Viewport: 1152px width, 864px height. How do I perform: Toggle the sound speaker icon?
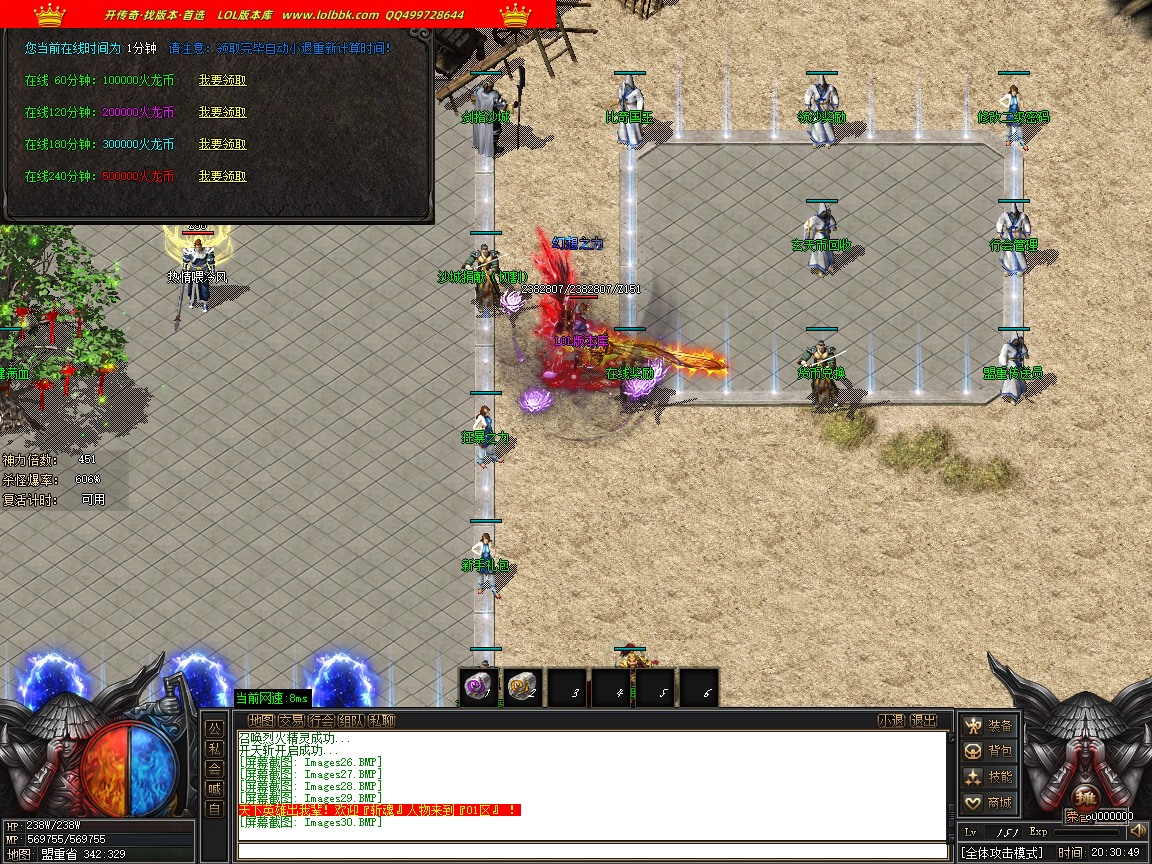tap(1137, 831)
